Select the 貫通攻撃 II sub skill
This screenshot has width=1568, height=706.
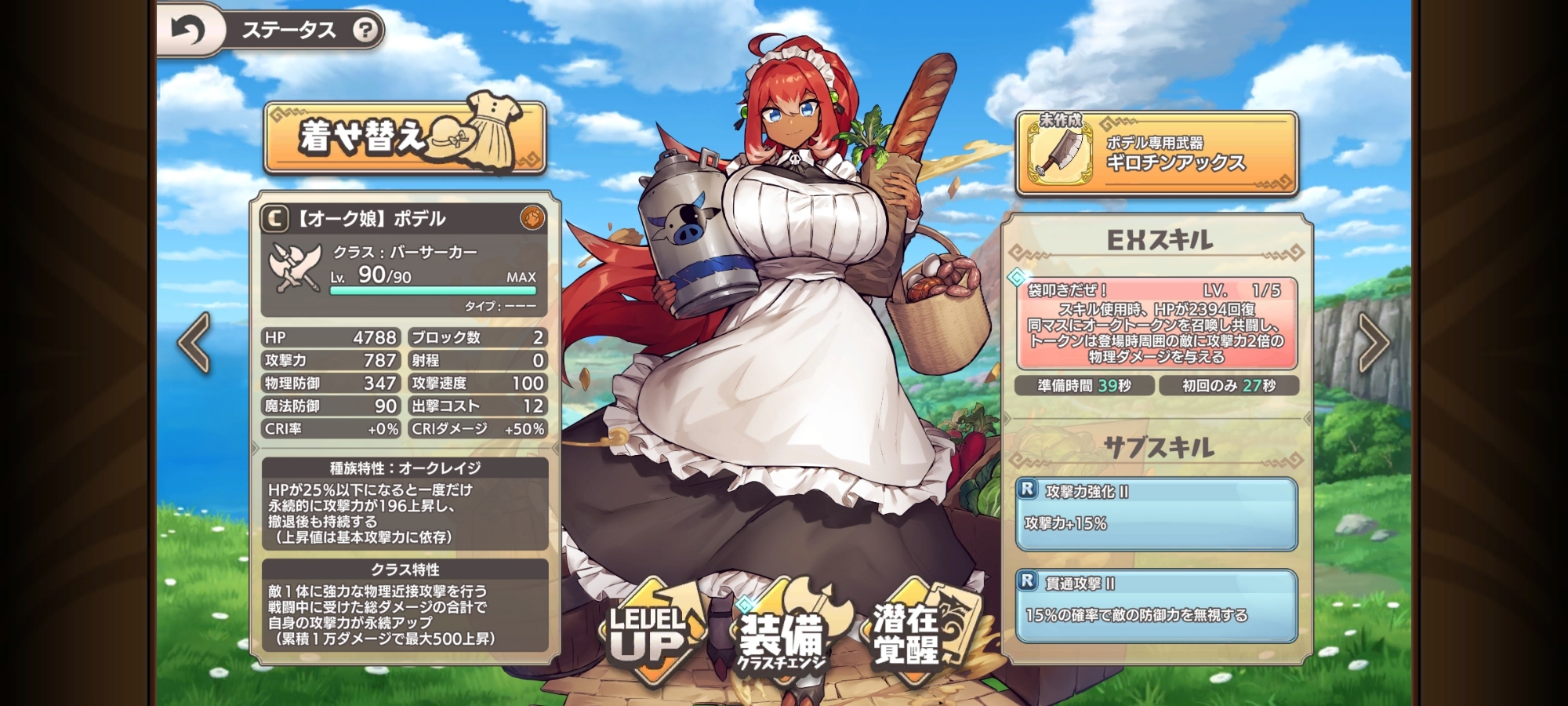click(1156, 606)
